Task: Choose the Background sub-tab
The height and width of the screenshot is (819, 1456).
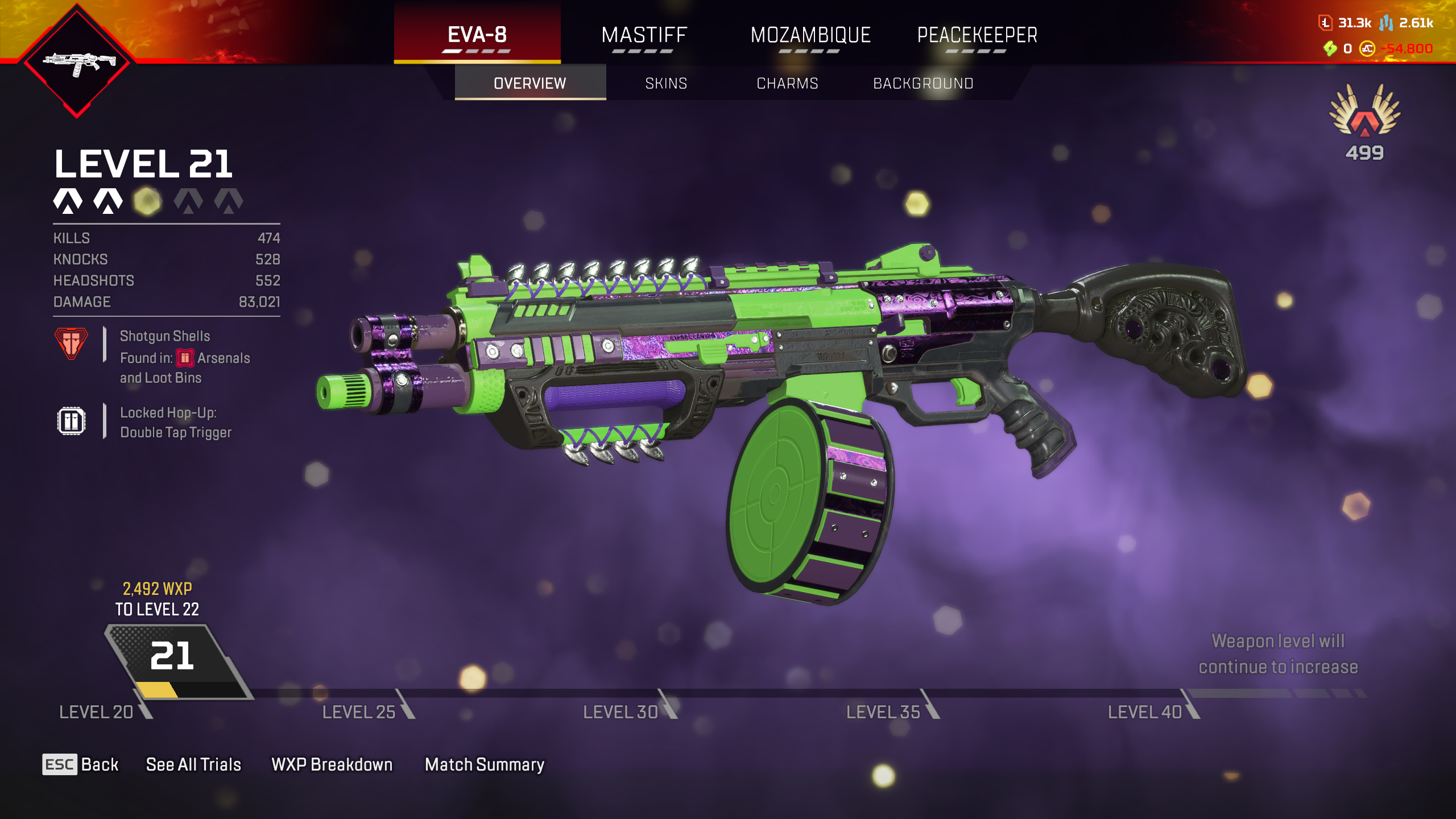Action: pyautogui.click(x=923, y=84)
